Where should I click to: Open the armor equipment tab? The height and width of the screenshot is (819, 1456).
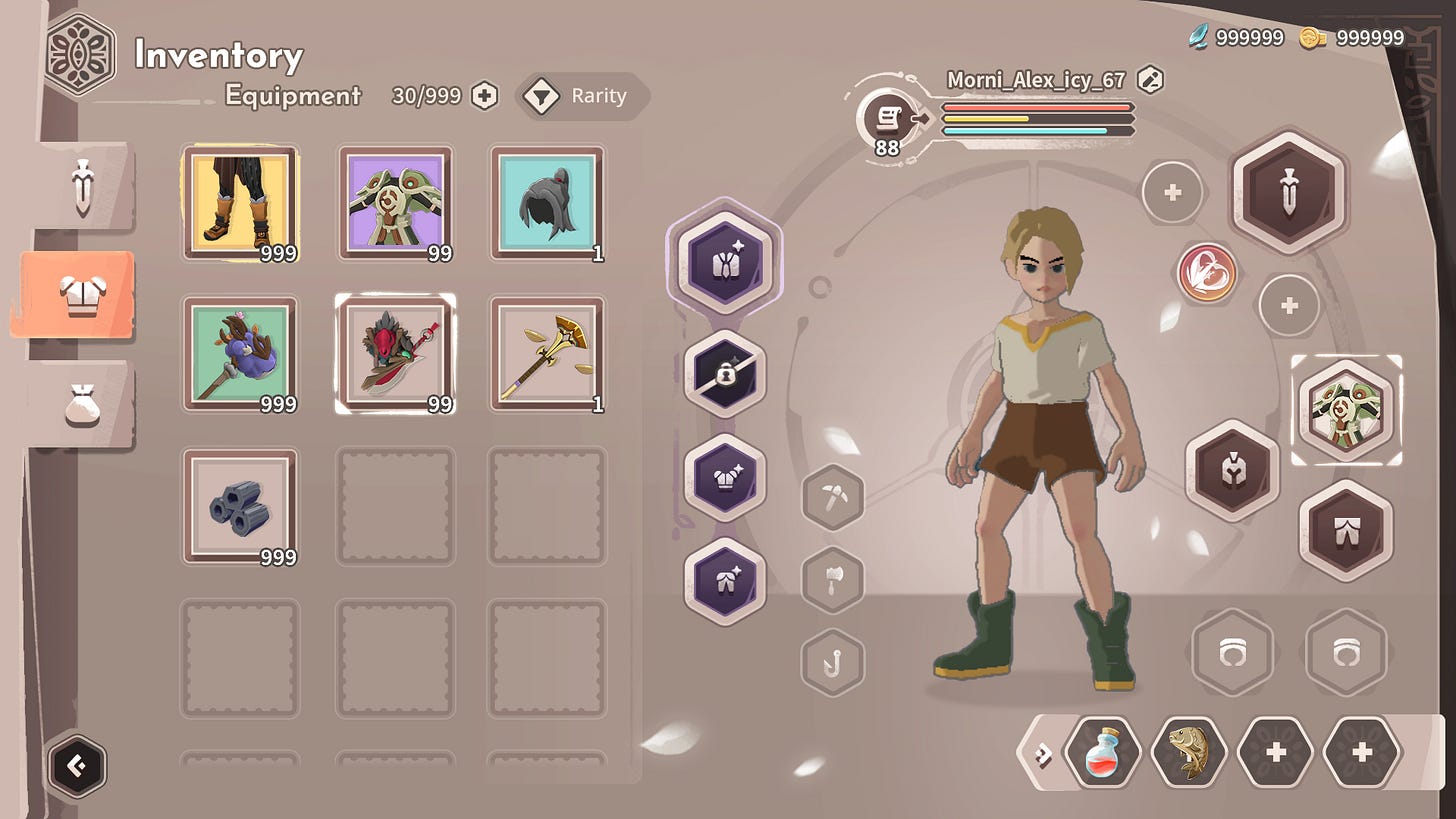point(78,295)
